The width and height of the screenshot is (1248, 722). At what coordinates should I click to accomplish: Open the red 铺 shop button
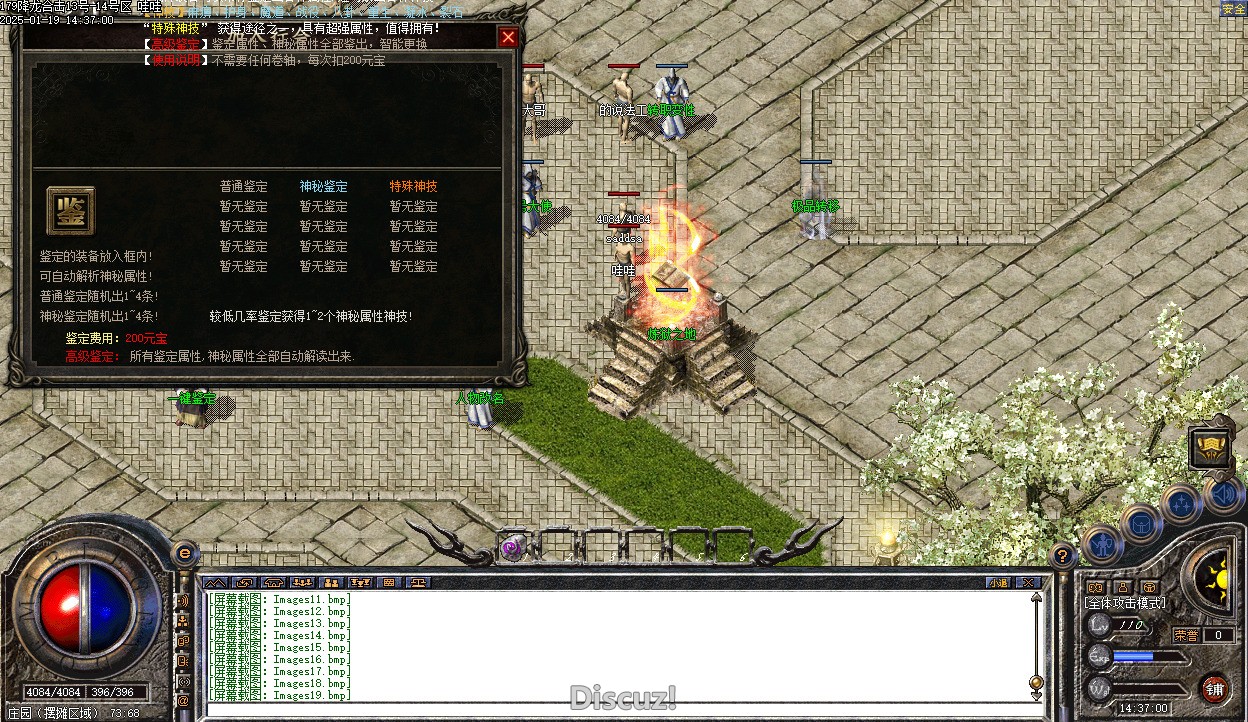point(1214,688)
